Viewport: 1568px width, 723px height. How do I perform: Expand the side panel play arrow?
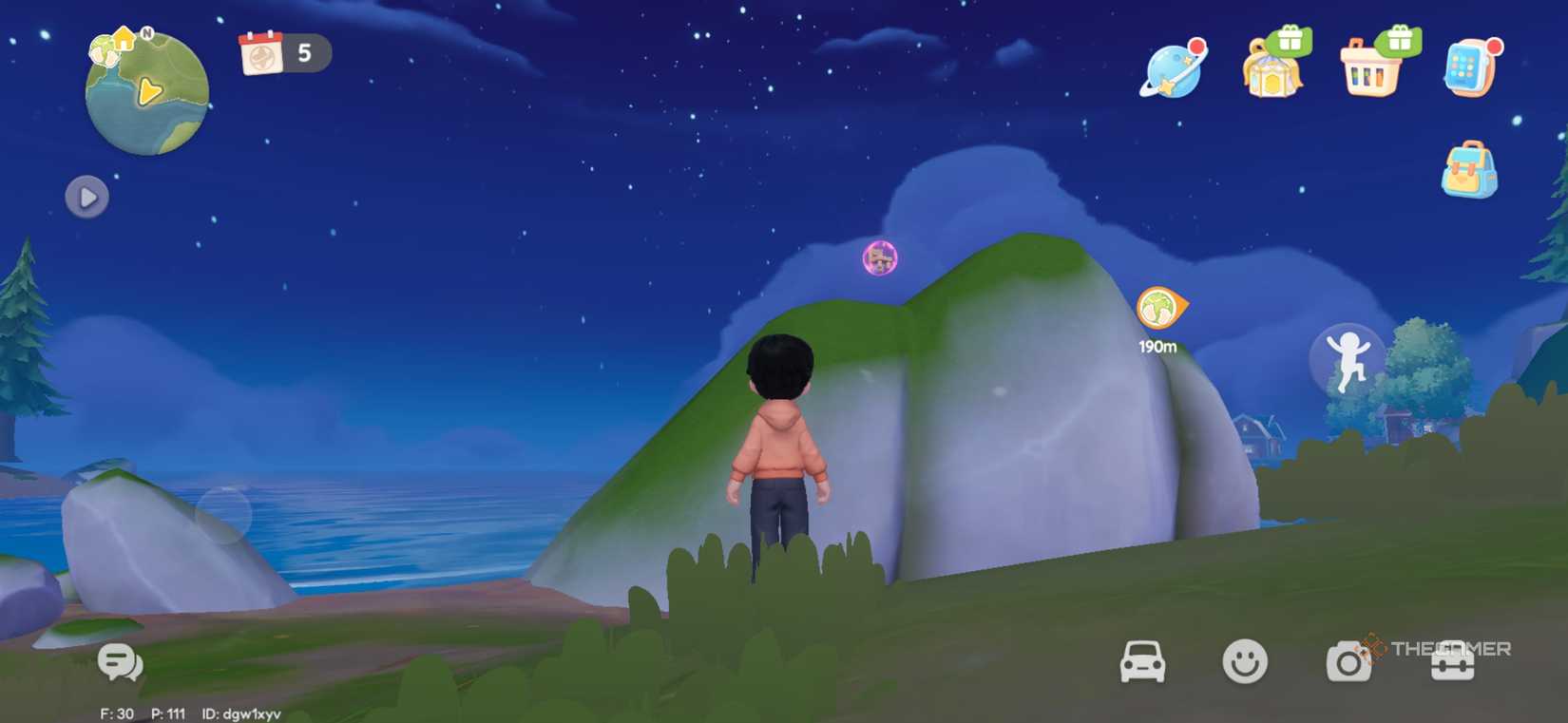[x=86, y=198]
